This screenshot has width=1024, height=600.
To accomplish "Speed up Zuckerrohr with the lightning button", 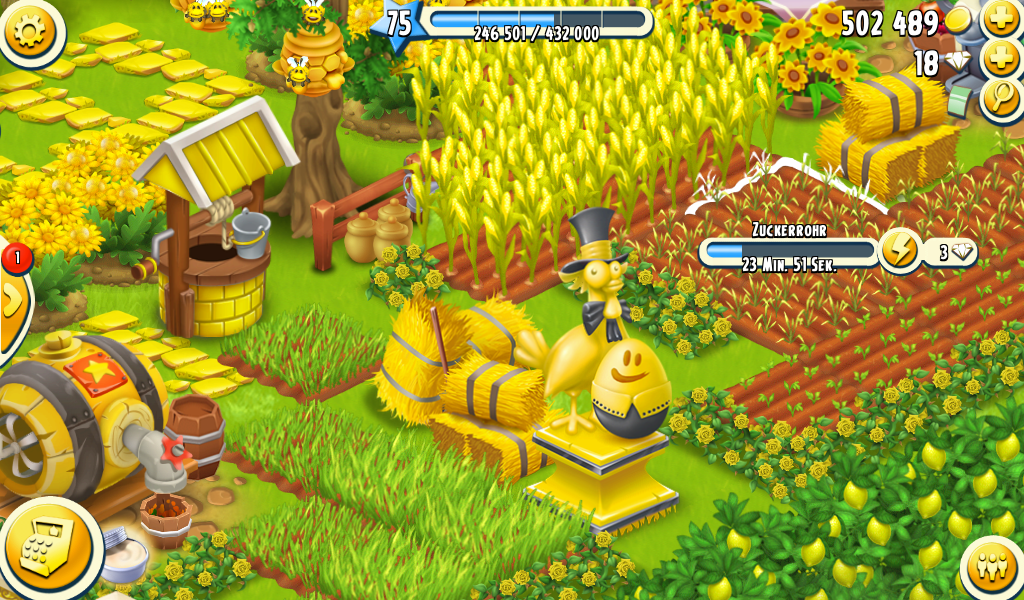I will 899,251.
